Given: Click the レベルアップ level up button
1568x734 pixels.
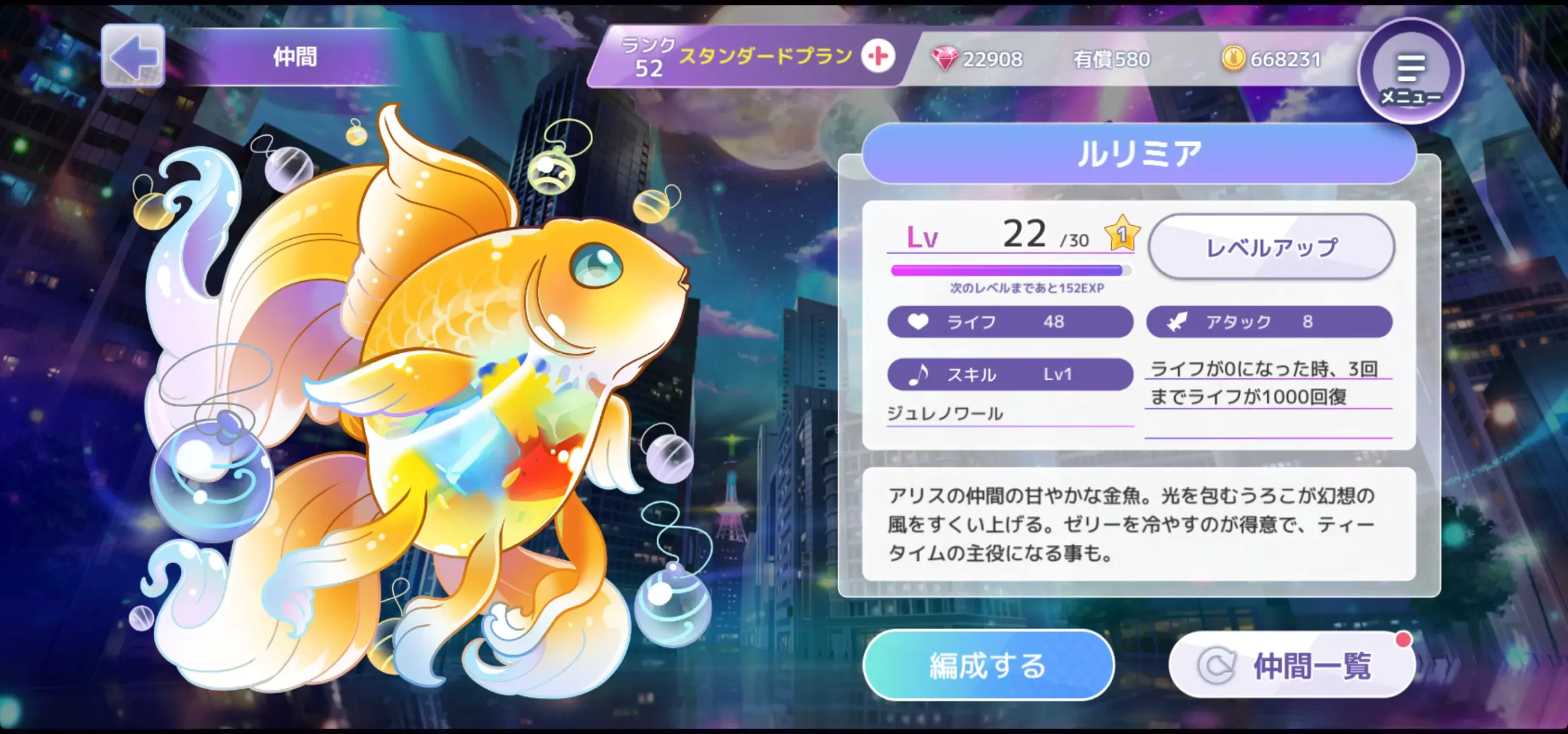Looking at the screenshot, I should (x=1272, y=247).
